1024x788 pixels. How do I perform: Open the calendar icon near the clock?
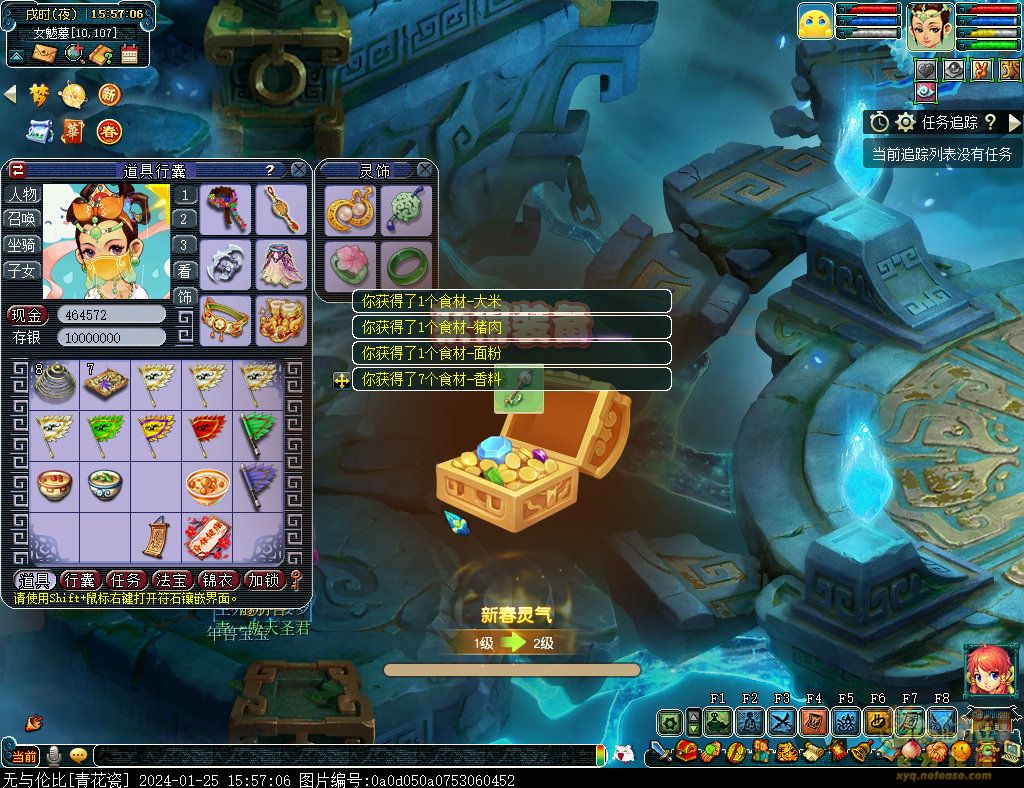coord(129,53)
